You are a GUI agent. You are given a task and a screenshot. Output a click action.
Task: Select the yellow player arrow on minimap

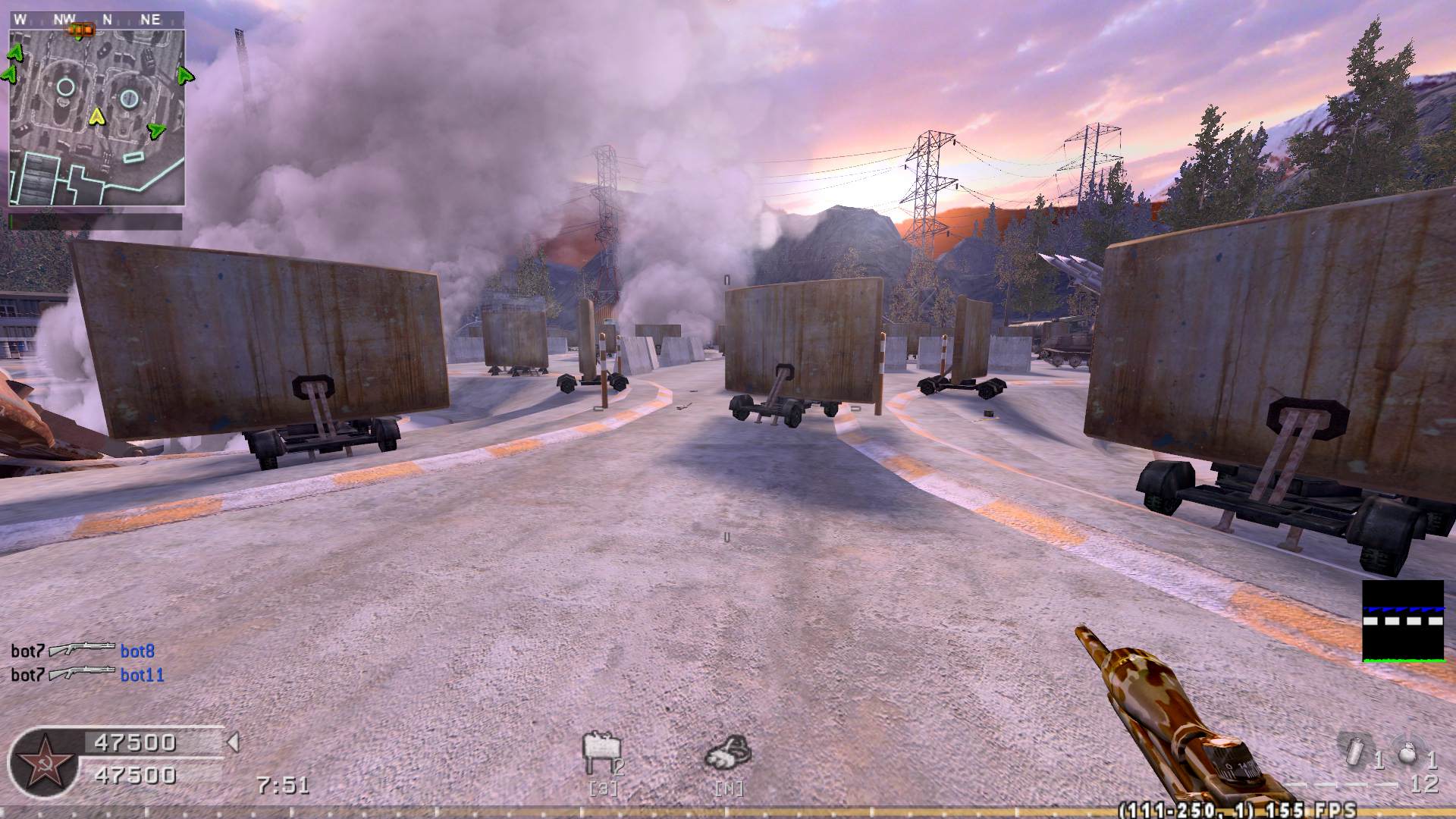coord(96,116)
